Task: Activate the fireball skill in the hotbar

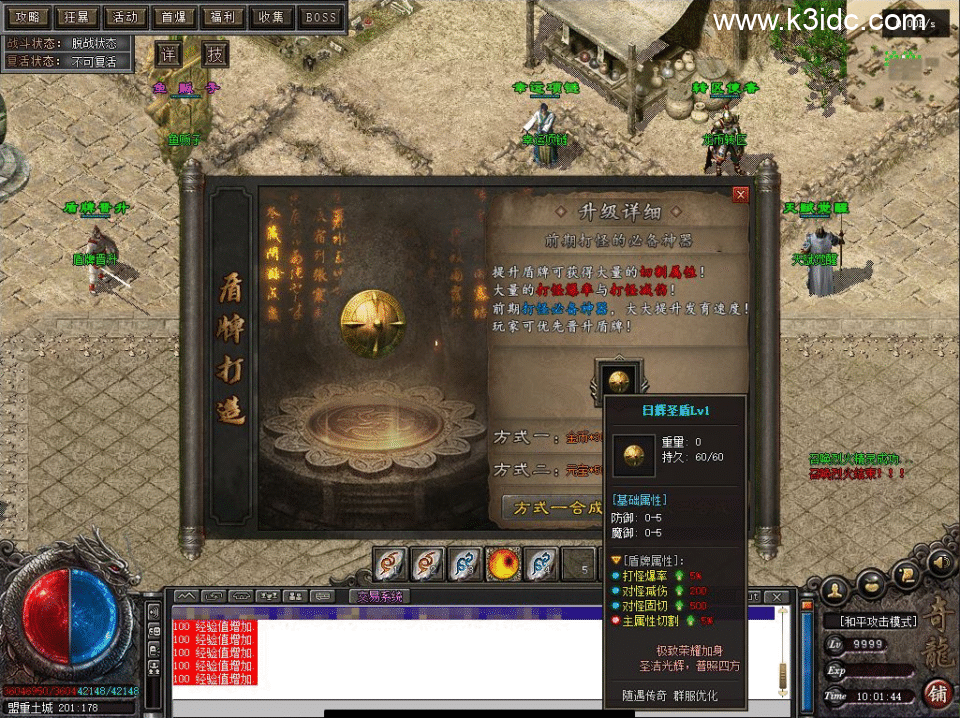Action: coord(502,565)
